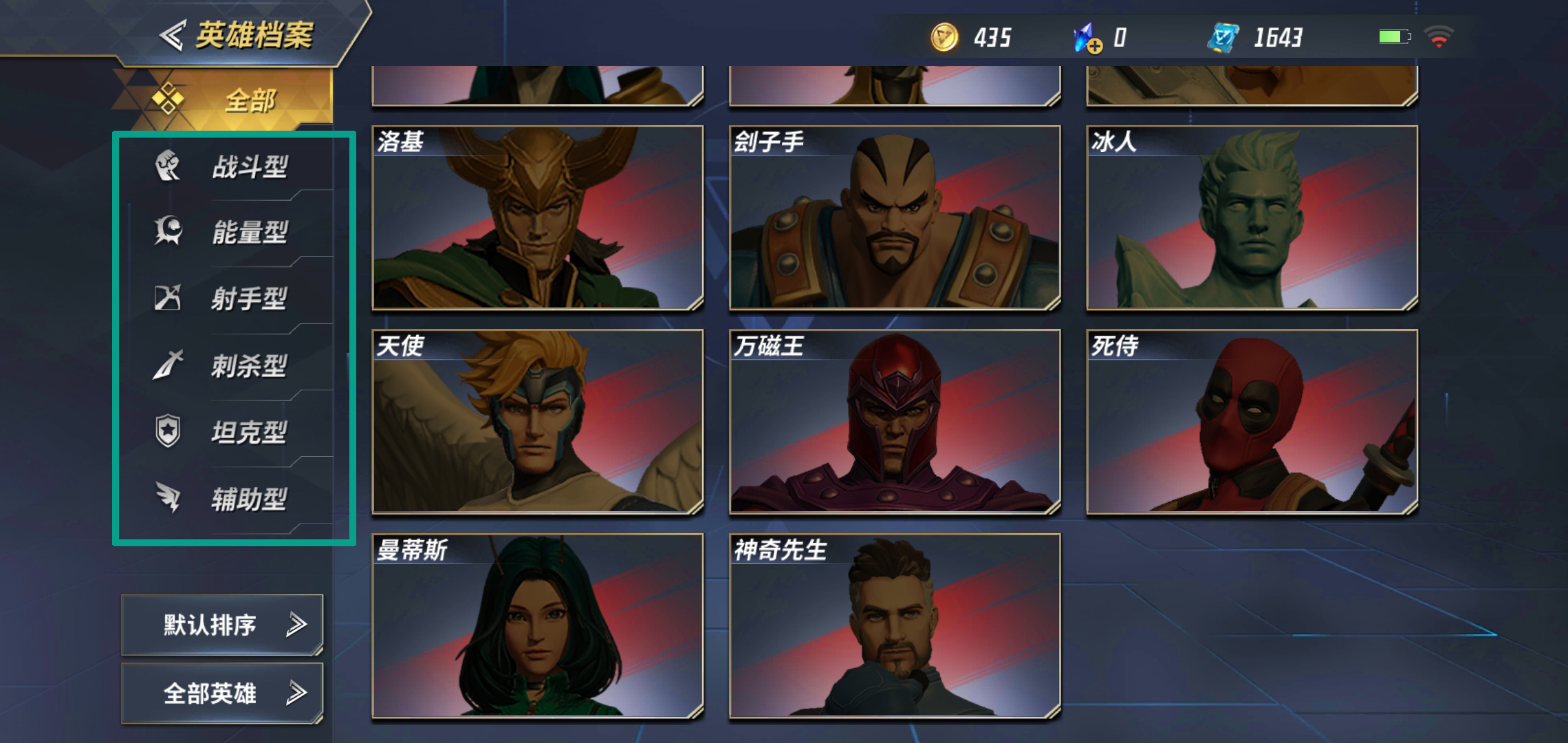View 曼蒂斯 hero details
The image size is (1568, 743).
(537, 625)
